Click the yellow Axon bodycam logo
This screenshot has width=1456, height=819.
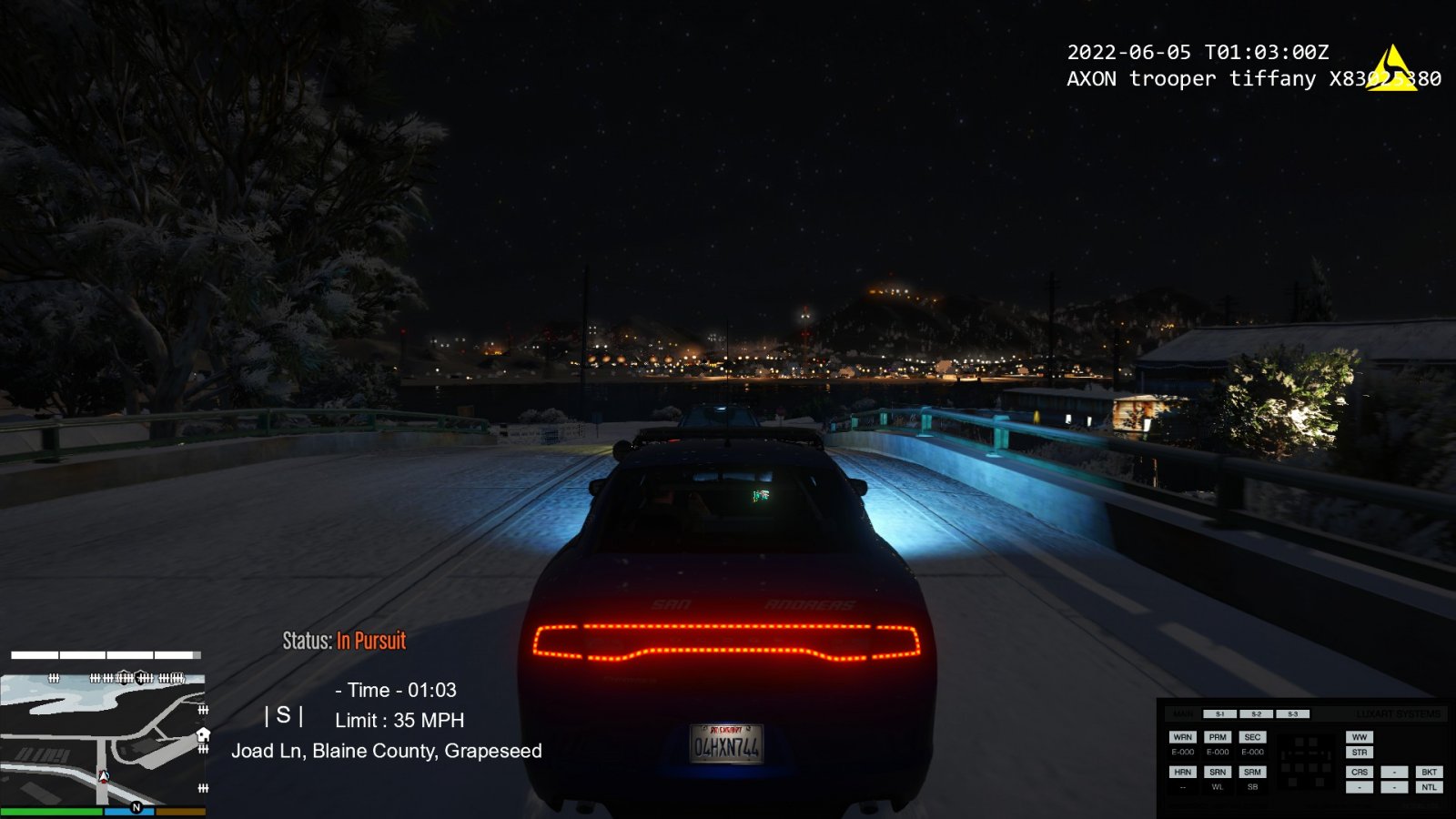pos(1390,70)
